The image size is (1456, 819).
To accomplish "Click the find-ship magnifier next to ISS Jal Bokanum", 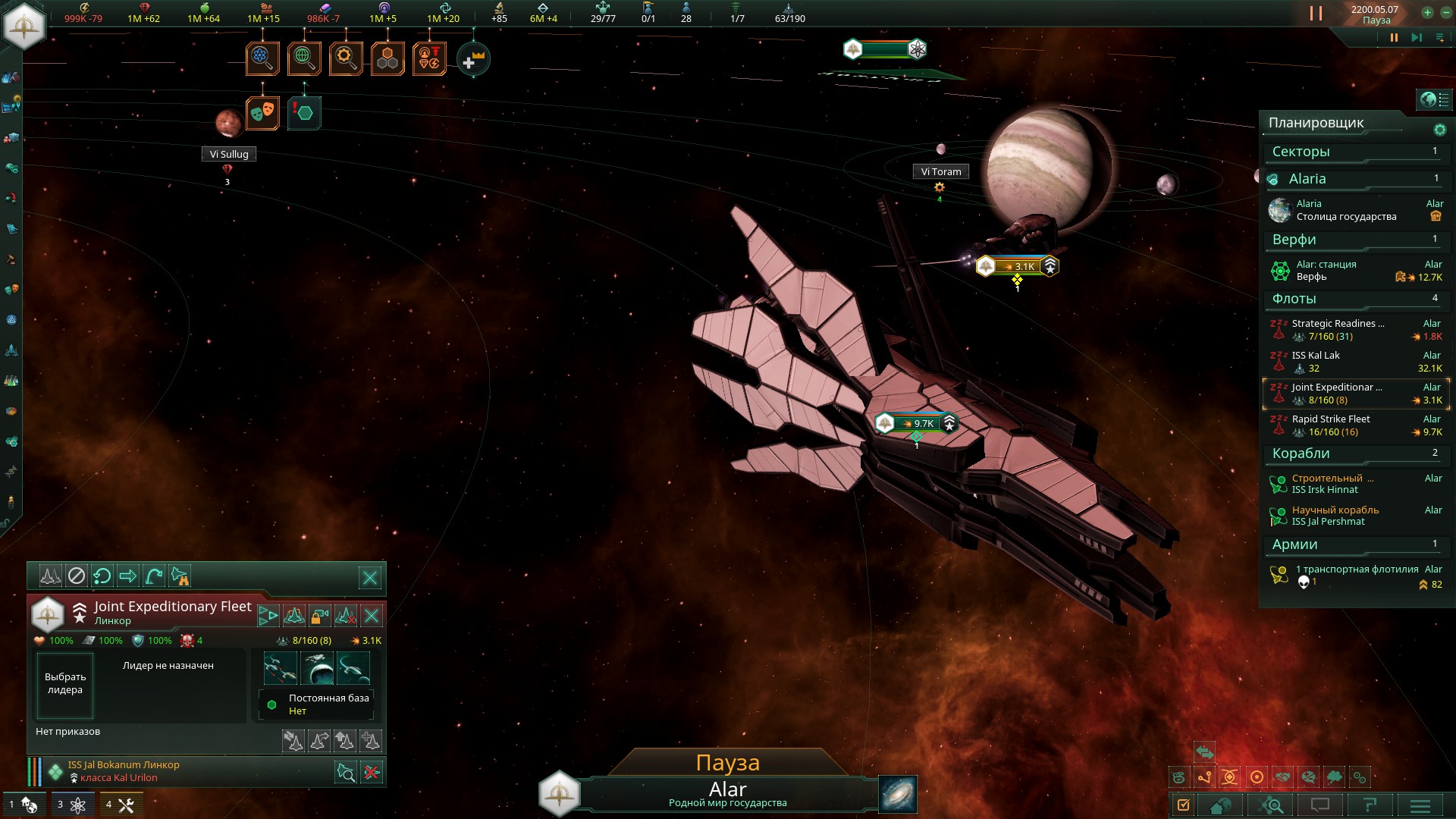I will (x=346, y=771).
